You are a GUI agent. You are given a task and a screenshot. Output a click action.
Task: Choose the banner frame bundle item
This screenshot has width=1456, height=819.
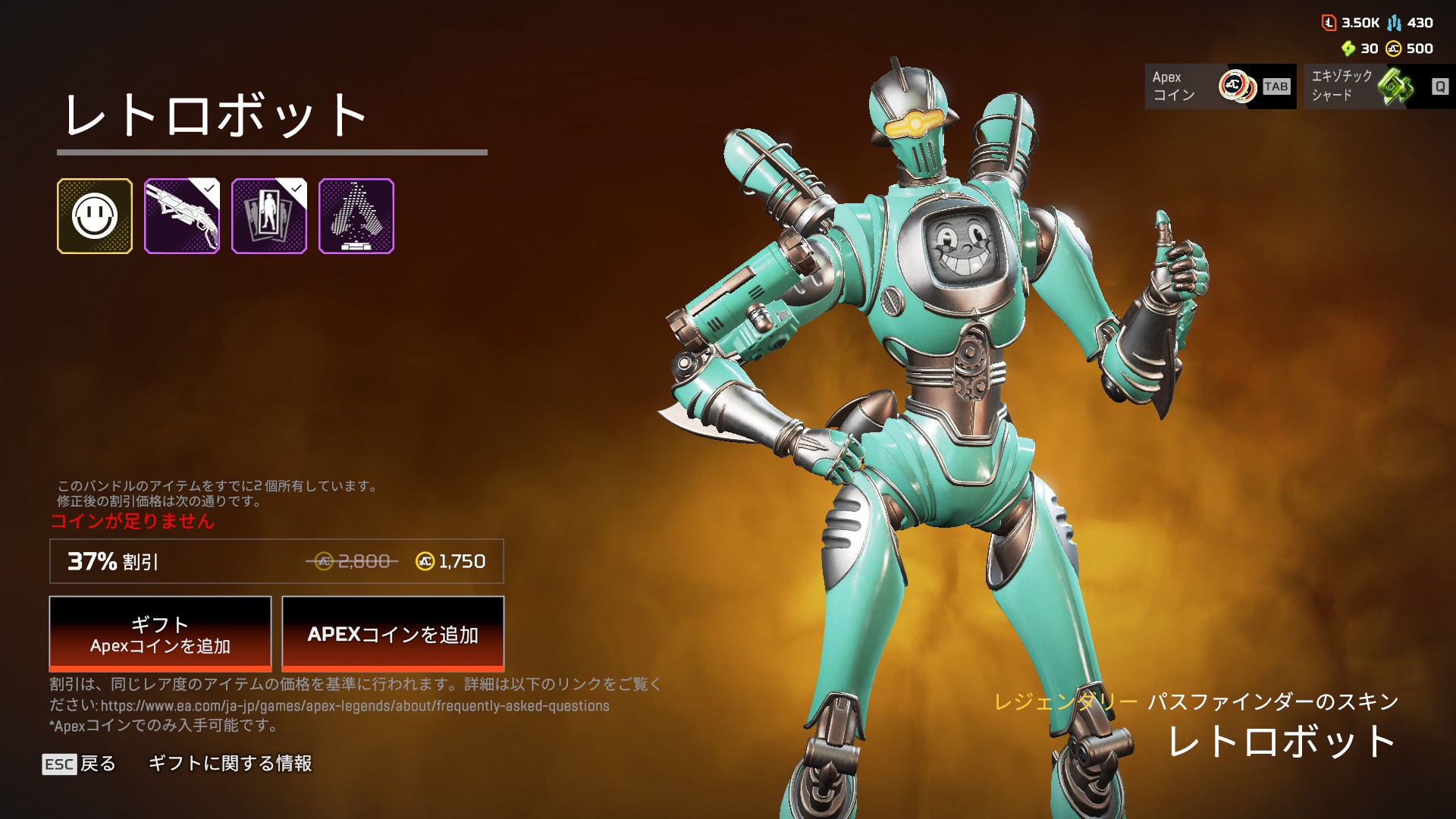click(269, 216)
